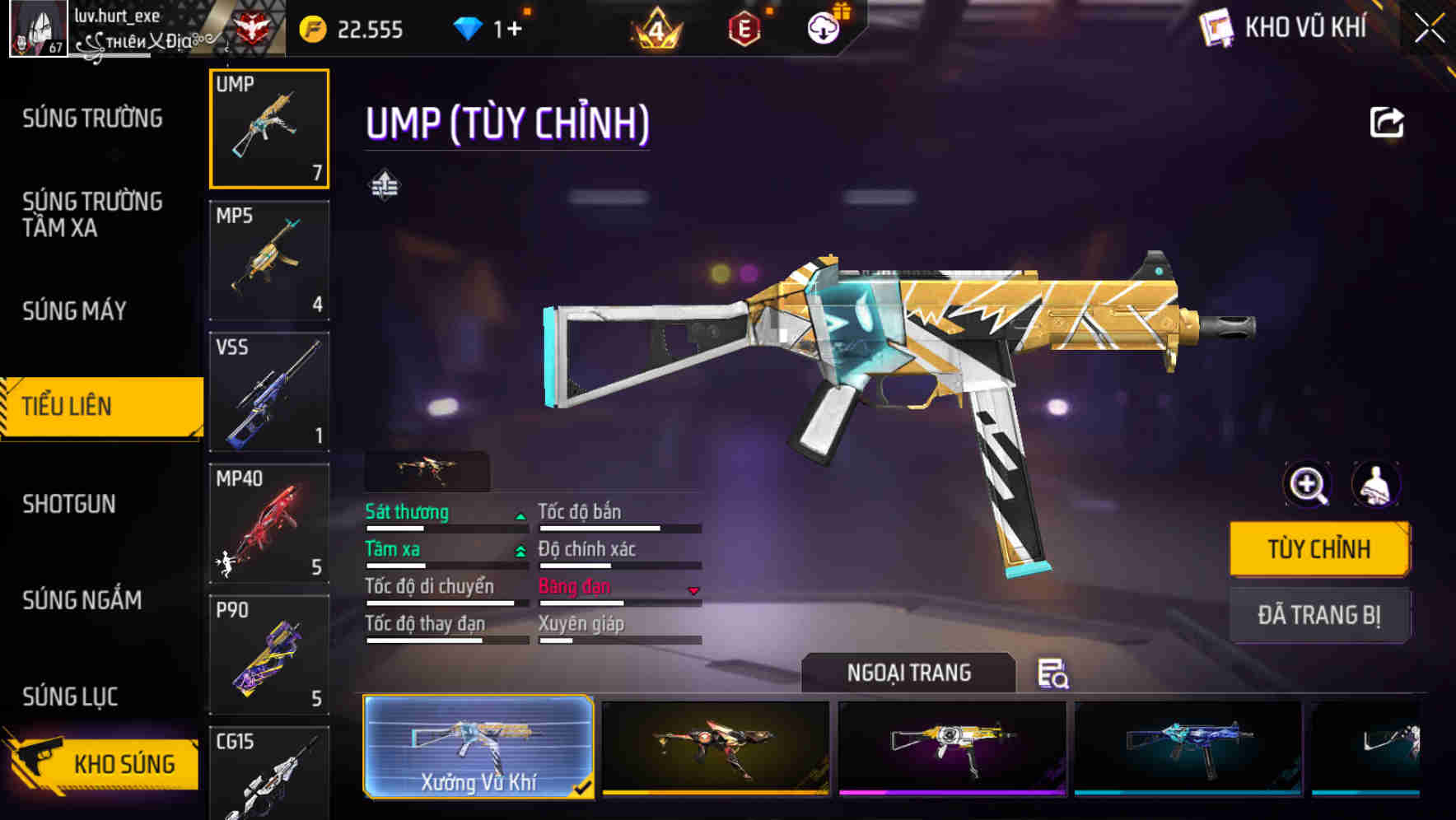Show the Súng Ngắm weapons
1456x820 pixels.
click(x=82, y=600)
